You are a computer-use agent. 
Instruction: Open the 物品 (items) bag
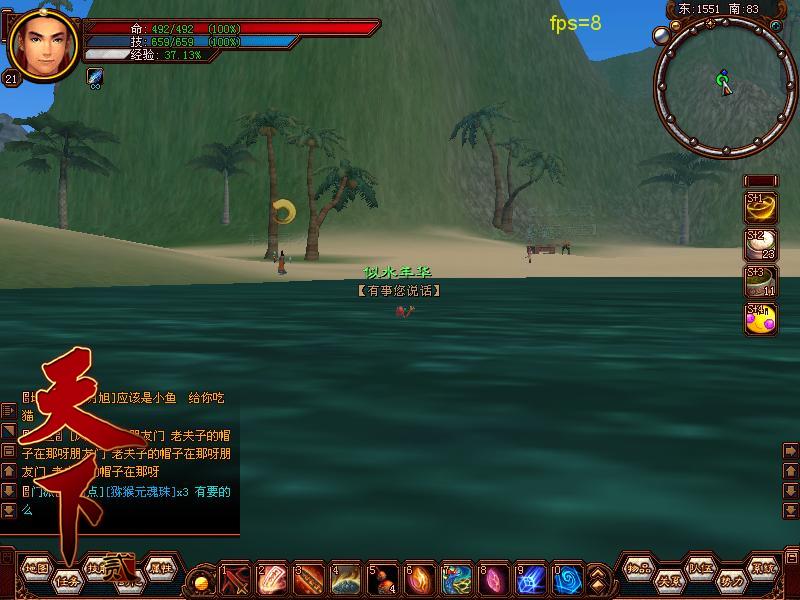tap(639, 568)
